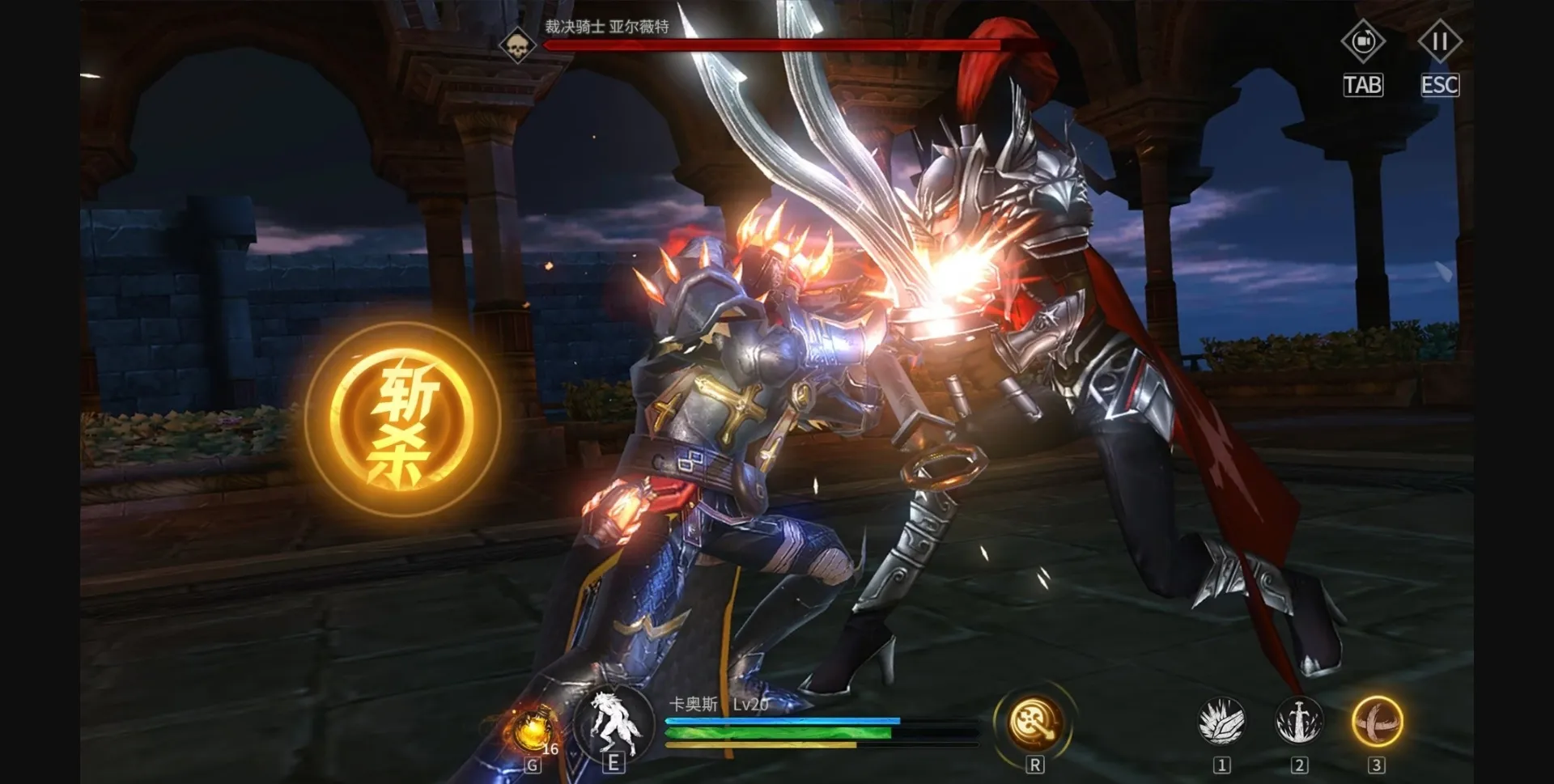Trigger the golden shield-strike skill
The image size is (1554, 784).
[1034, 721]
